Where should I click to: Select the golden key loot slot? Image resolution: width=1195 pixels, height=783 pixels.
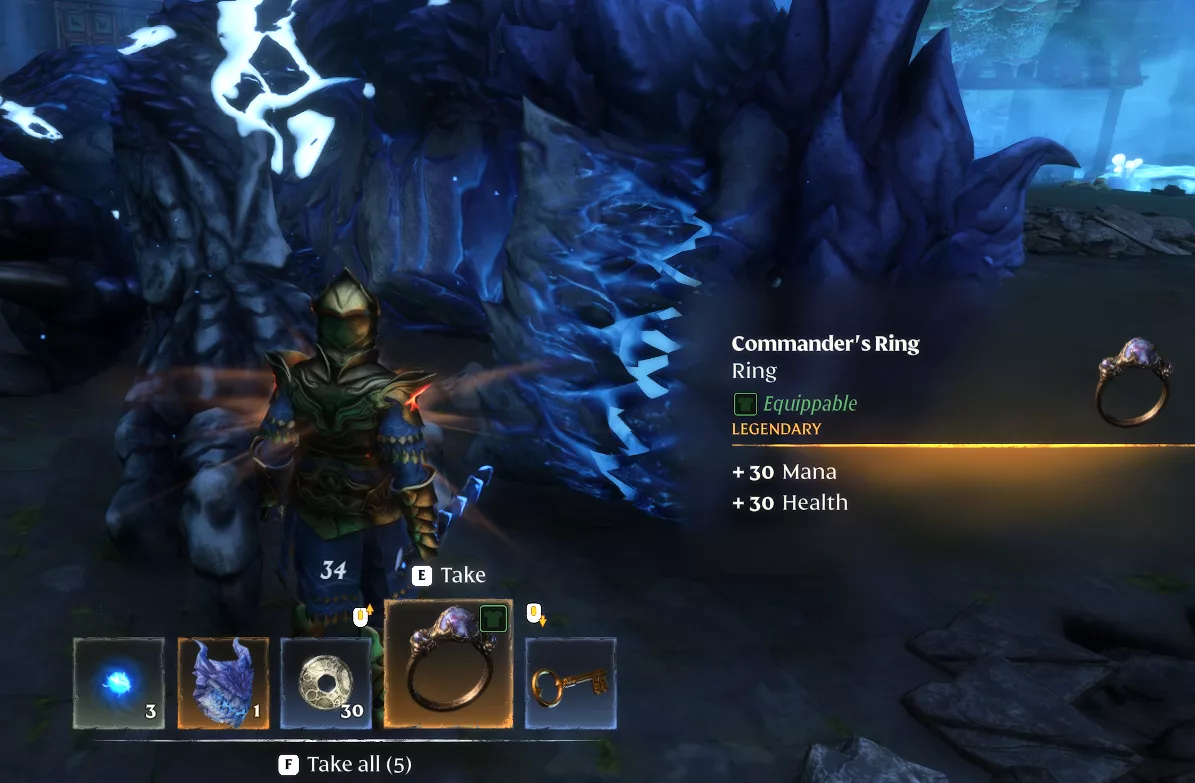click(570, 684)
